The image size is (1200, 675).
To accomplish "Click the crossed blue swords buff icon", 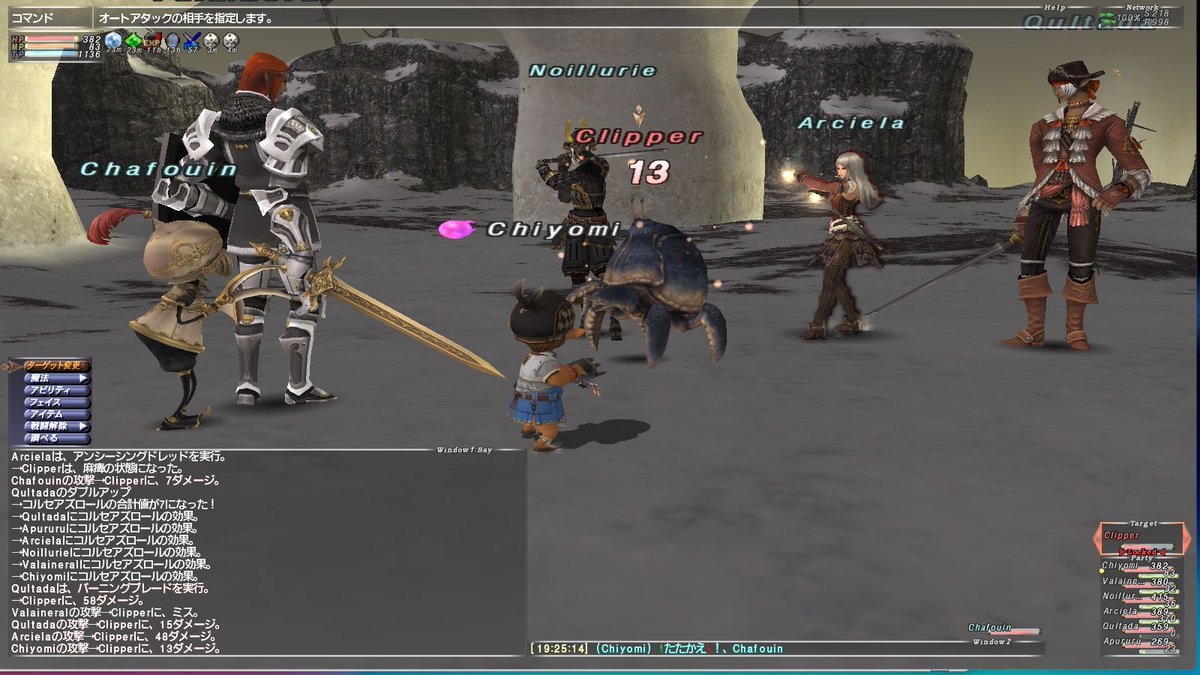I will pyautogui.click(x=192, y=41).
